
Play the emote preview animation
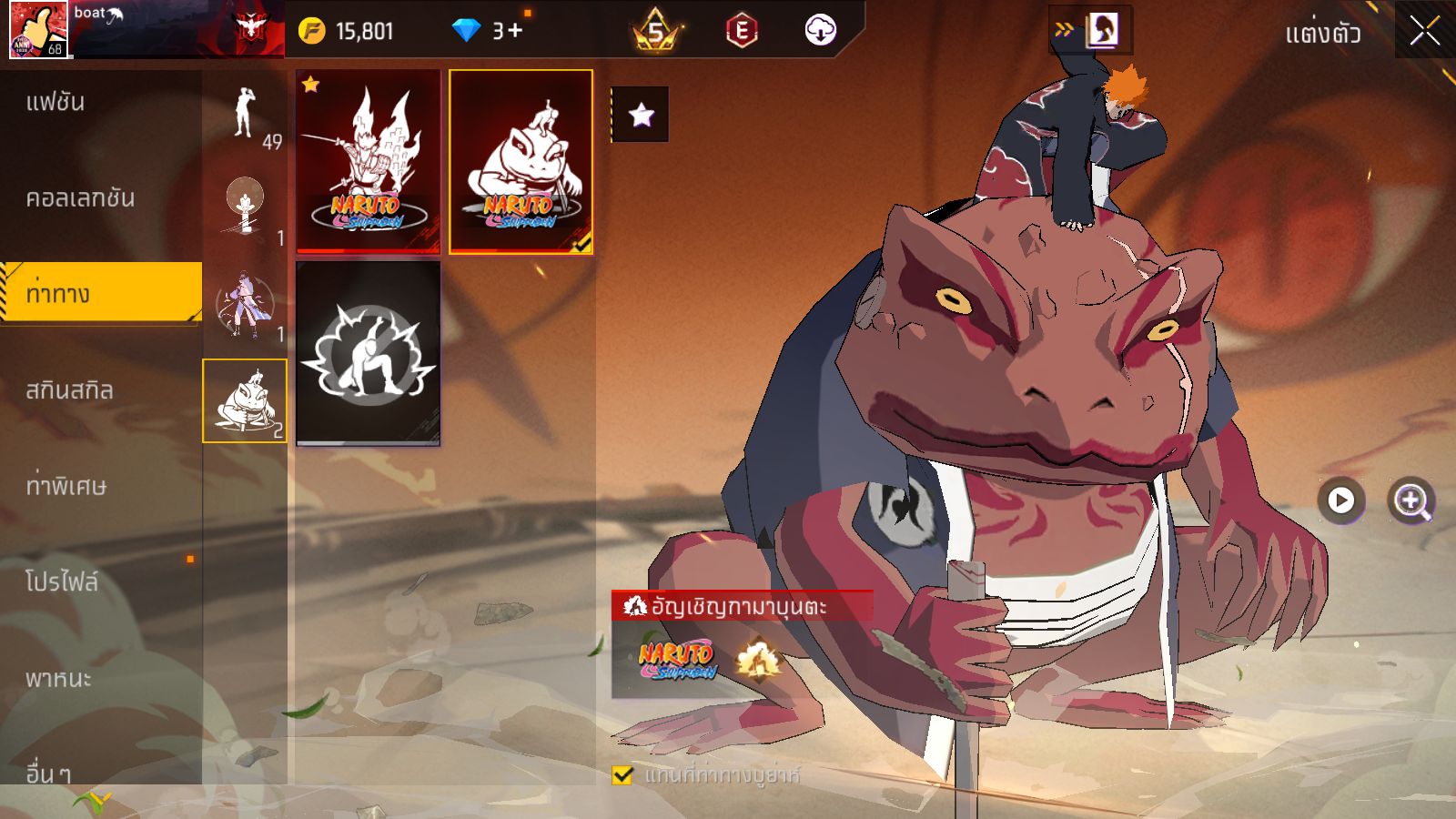tap(1340, 500)
